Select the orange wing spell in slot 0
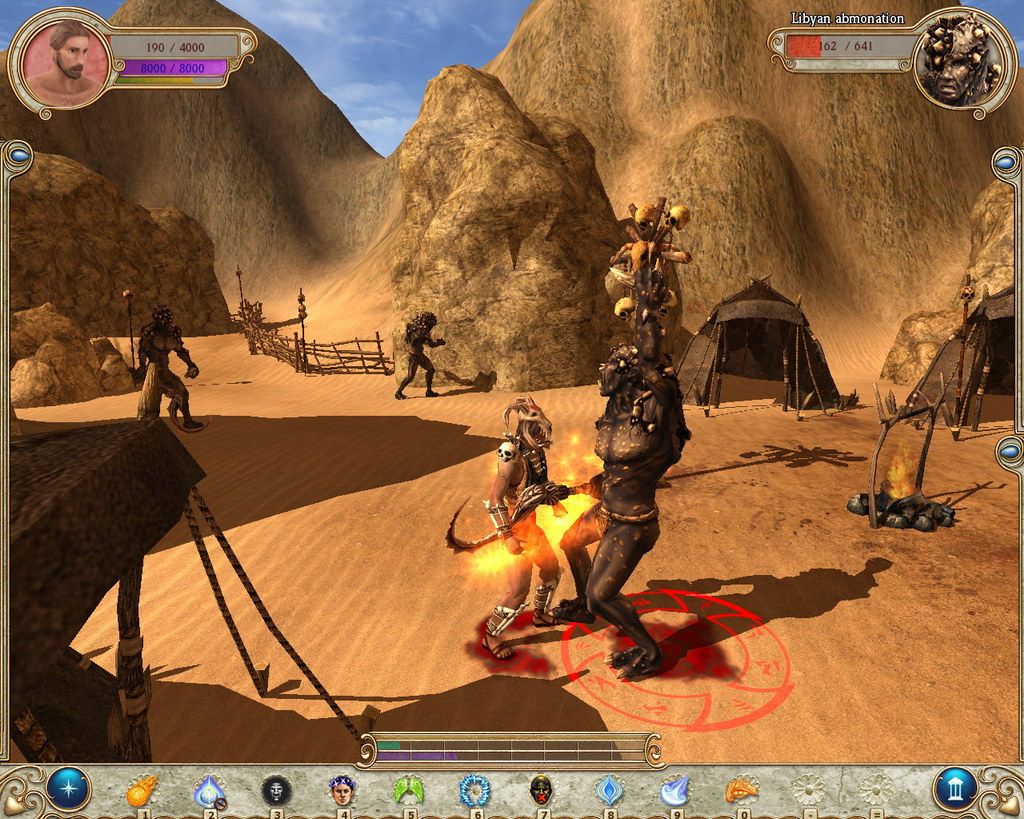1024x819 pixels. coord(741,791)
